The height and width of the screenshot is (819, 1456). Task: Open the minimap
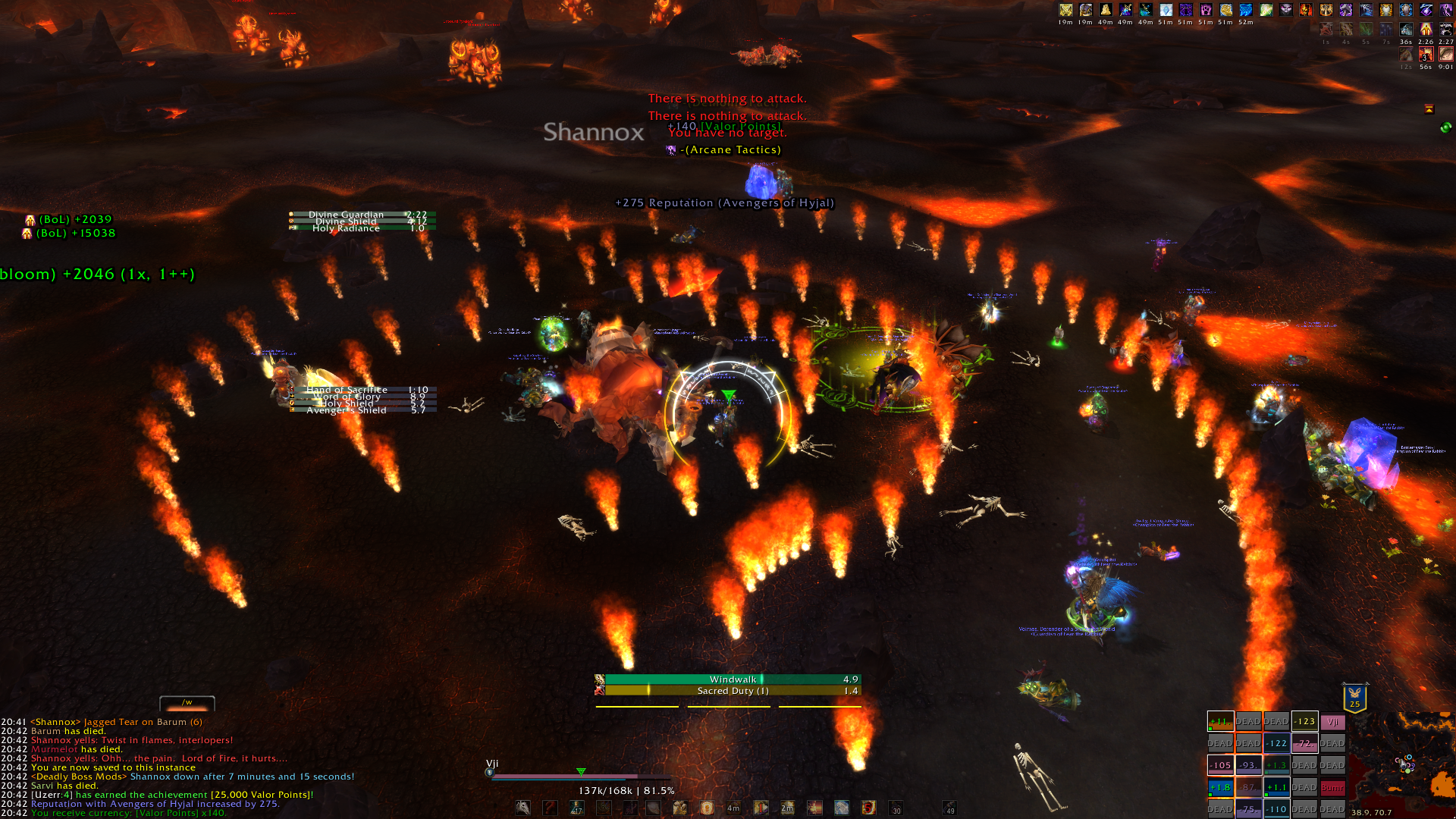(1401, 764)
